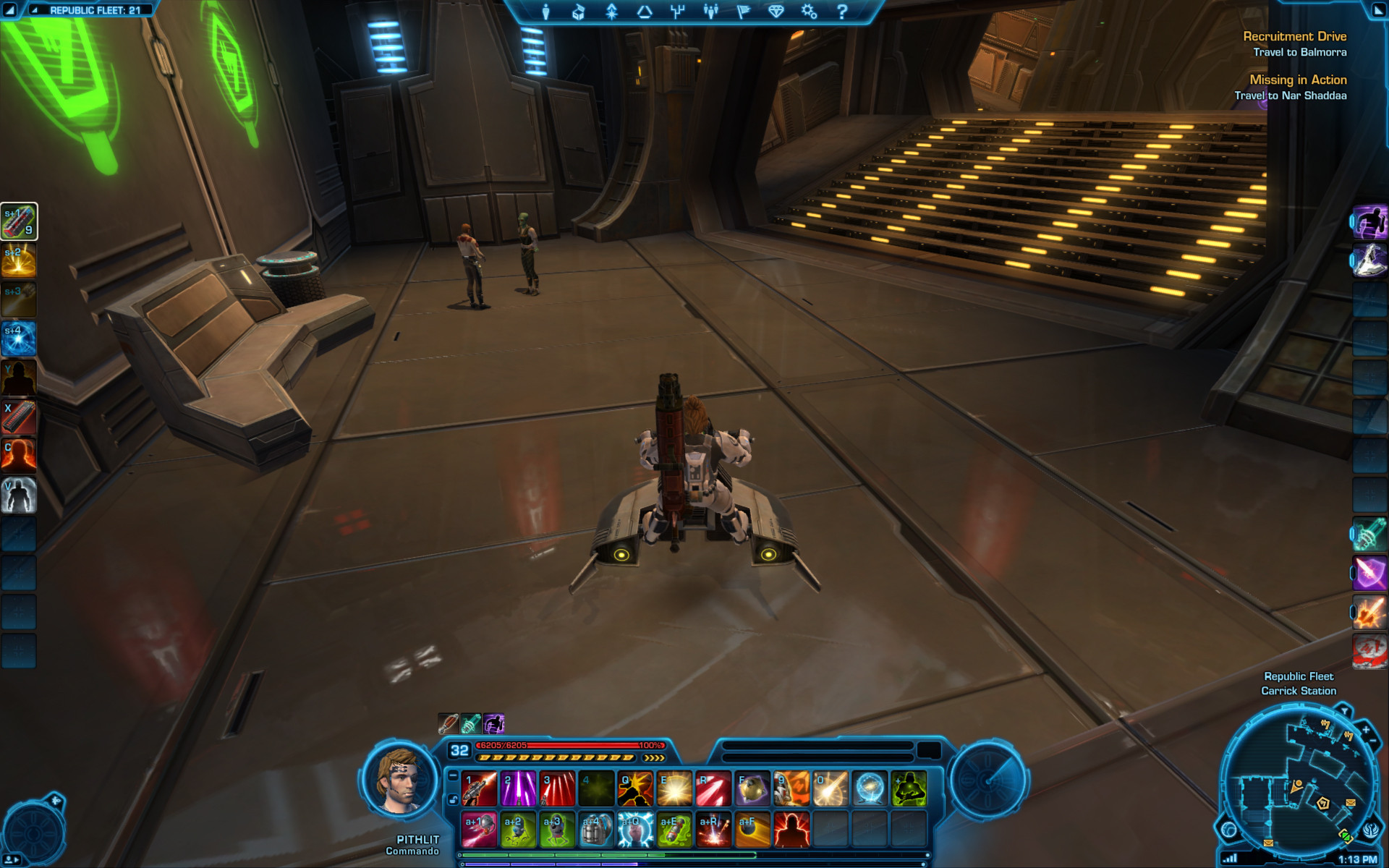Open the inventory crate icon
The width and height of the screenshot is (1389, 868).
(x=578, y=12)
